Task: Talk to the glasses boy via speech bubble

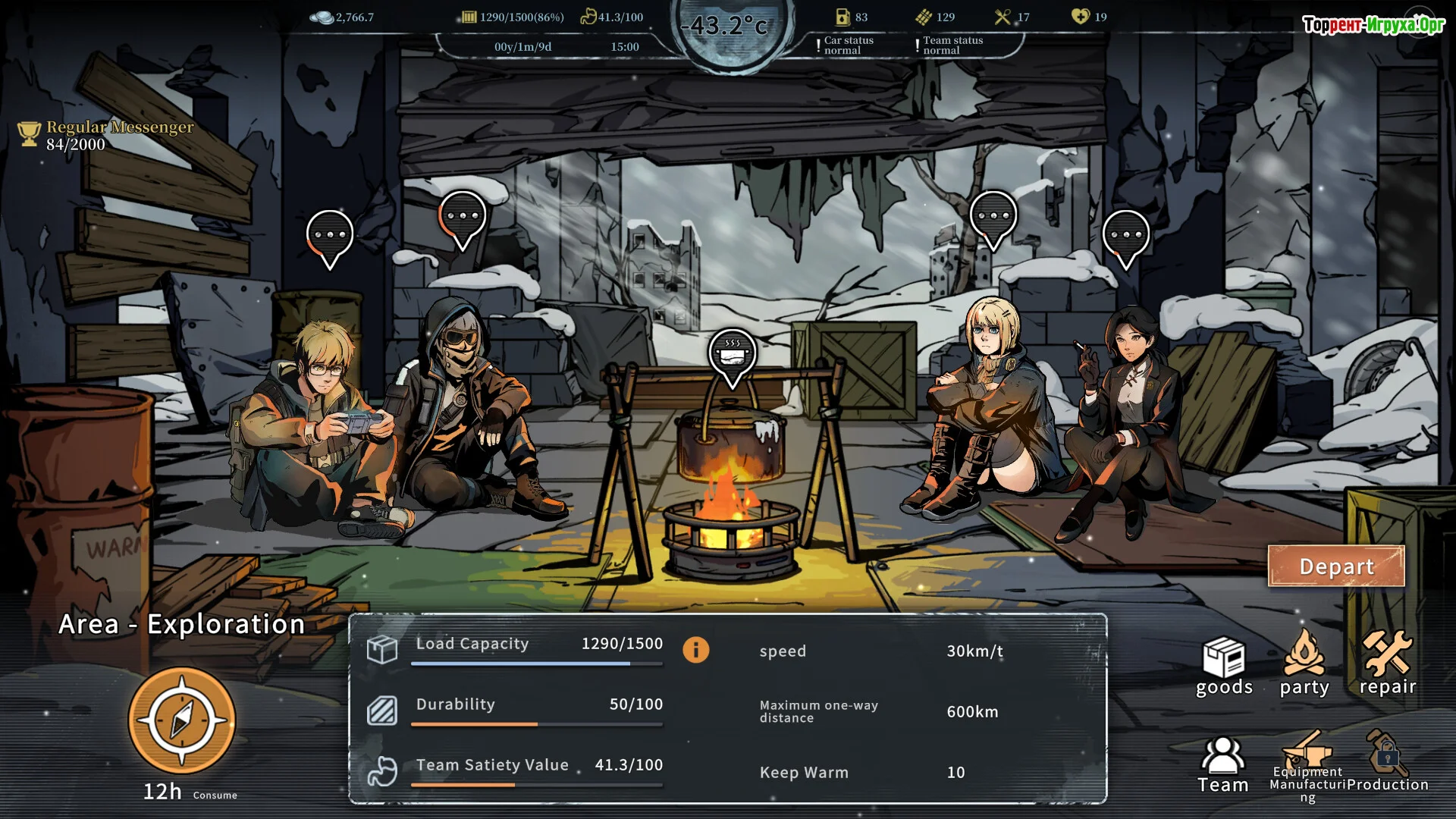Action: point(329,237)
